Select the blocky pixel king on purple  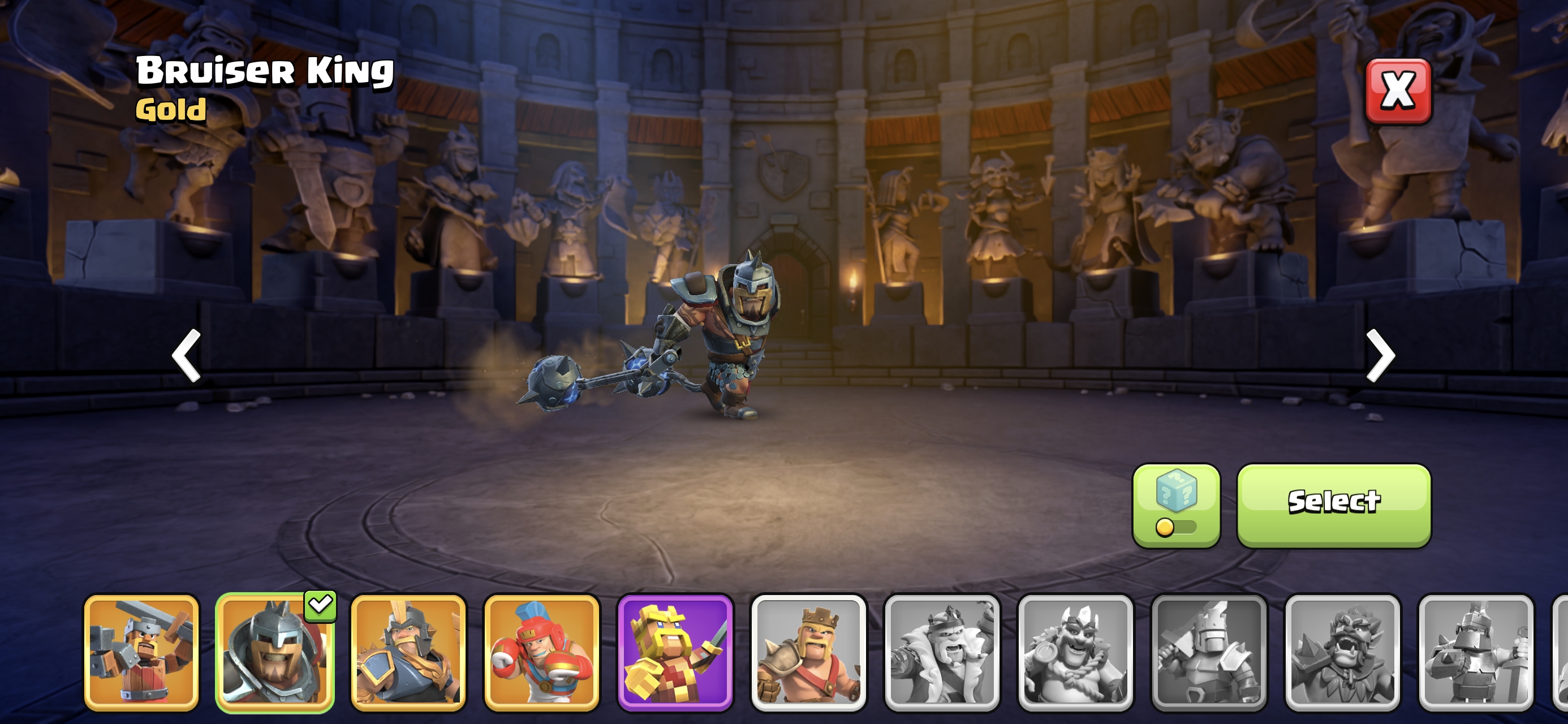(x=675, y=653)
